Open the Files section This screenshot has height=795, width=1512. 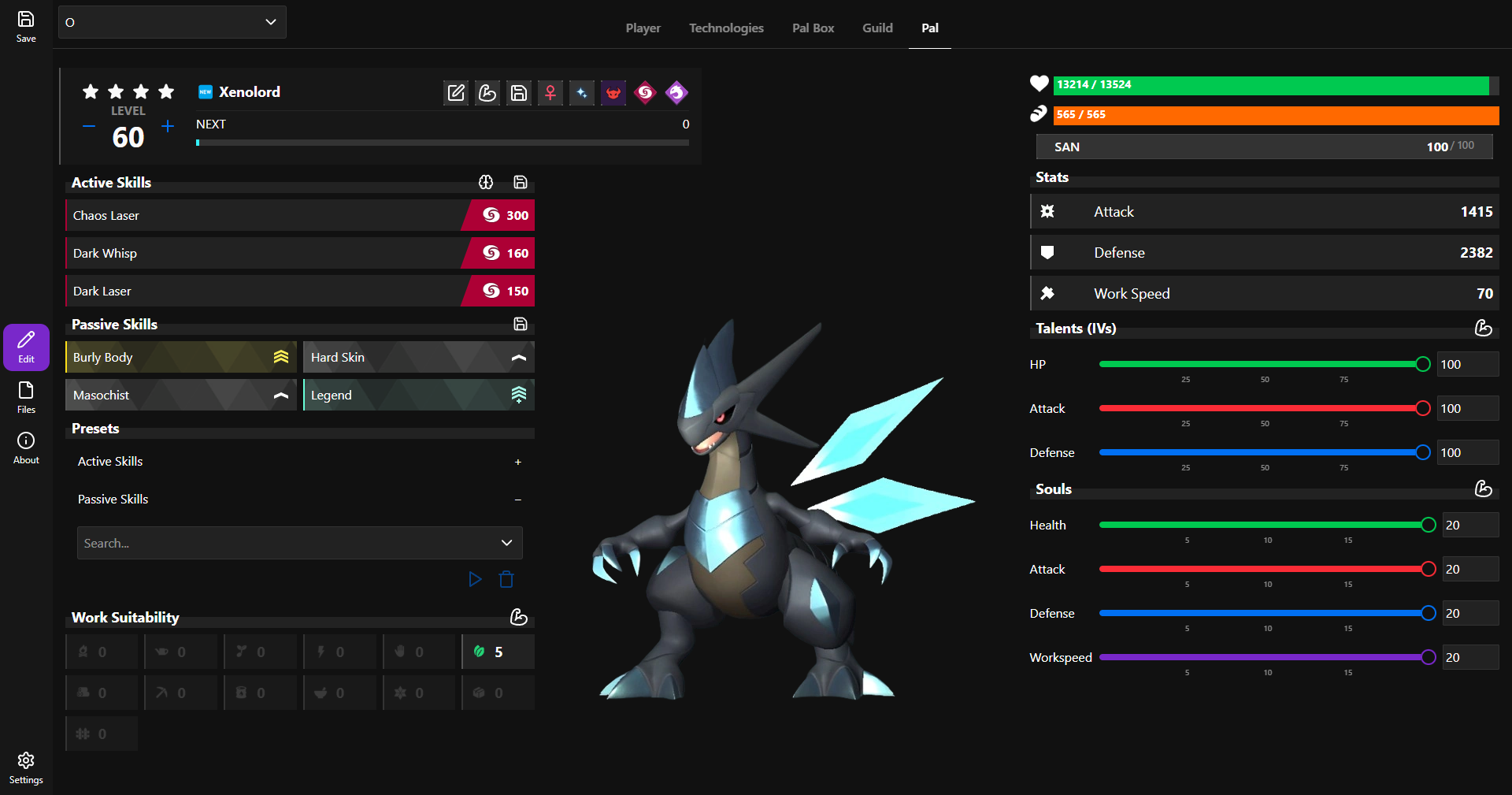26,397
